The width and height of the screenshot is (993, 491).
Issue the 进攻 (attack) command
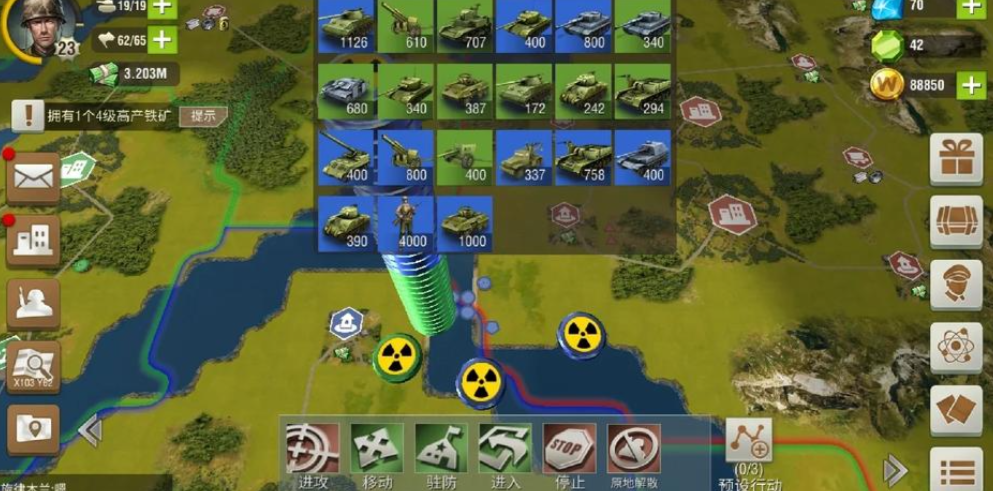(x=312, y=449)
